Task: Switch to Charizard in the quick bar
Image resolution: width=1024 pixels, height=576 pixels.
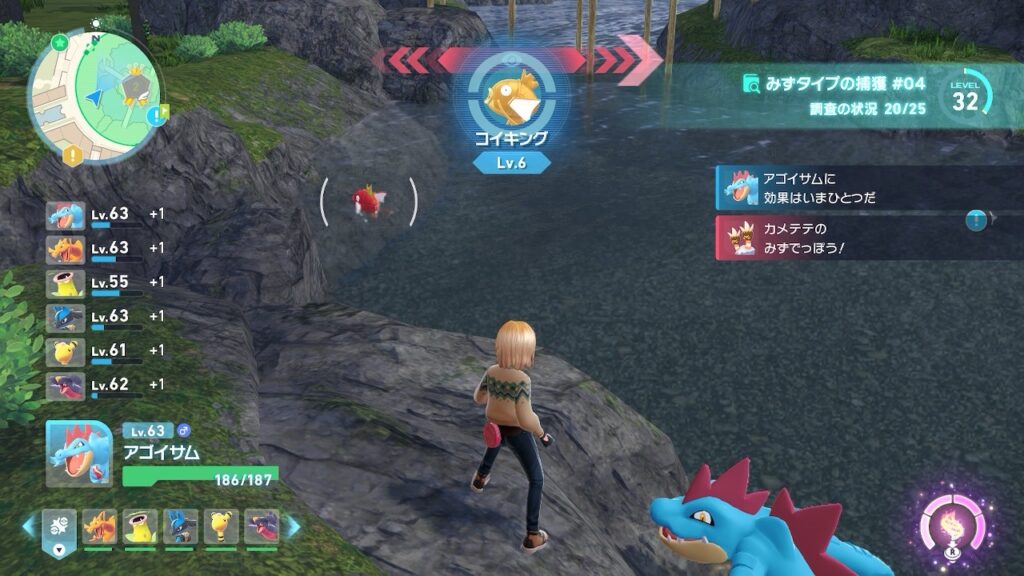Action: (x=100, y=528)
